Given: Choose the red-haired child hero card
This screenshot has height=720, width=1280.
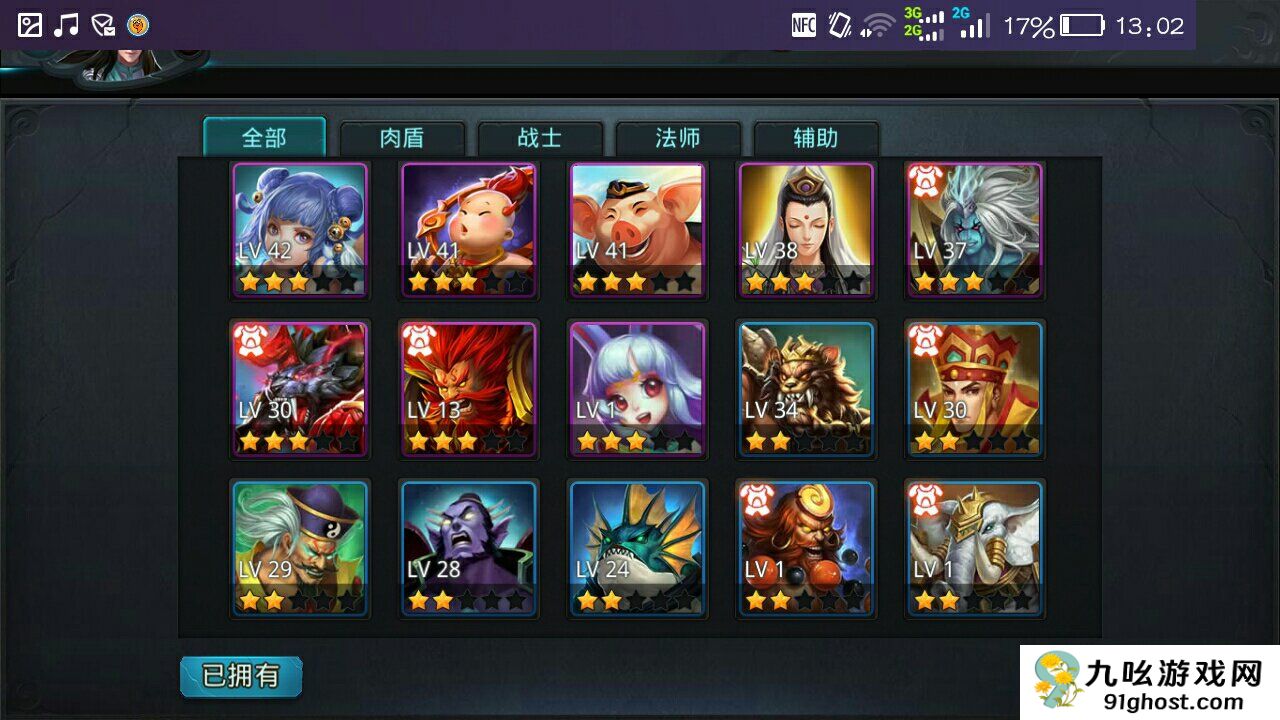Looking at the screenshot, I should 469,230.
